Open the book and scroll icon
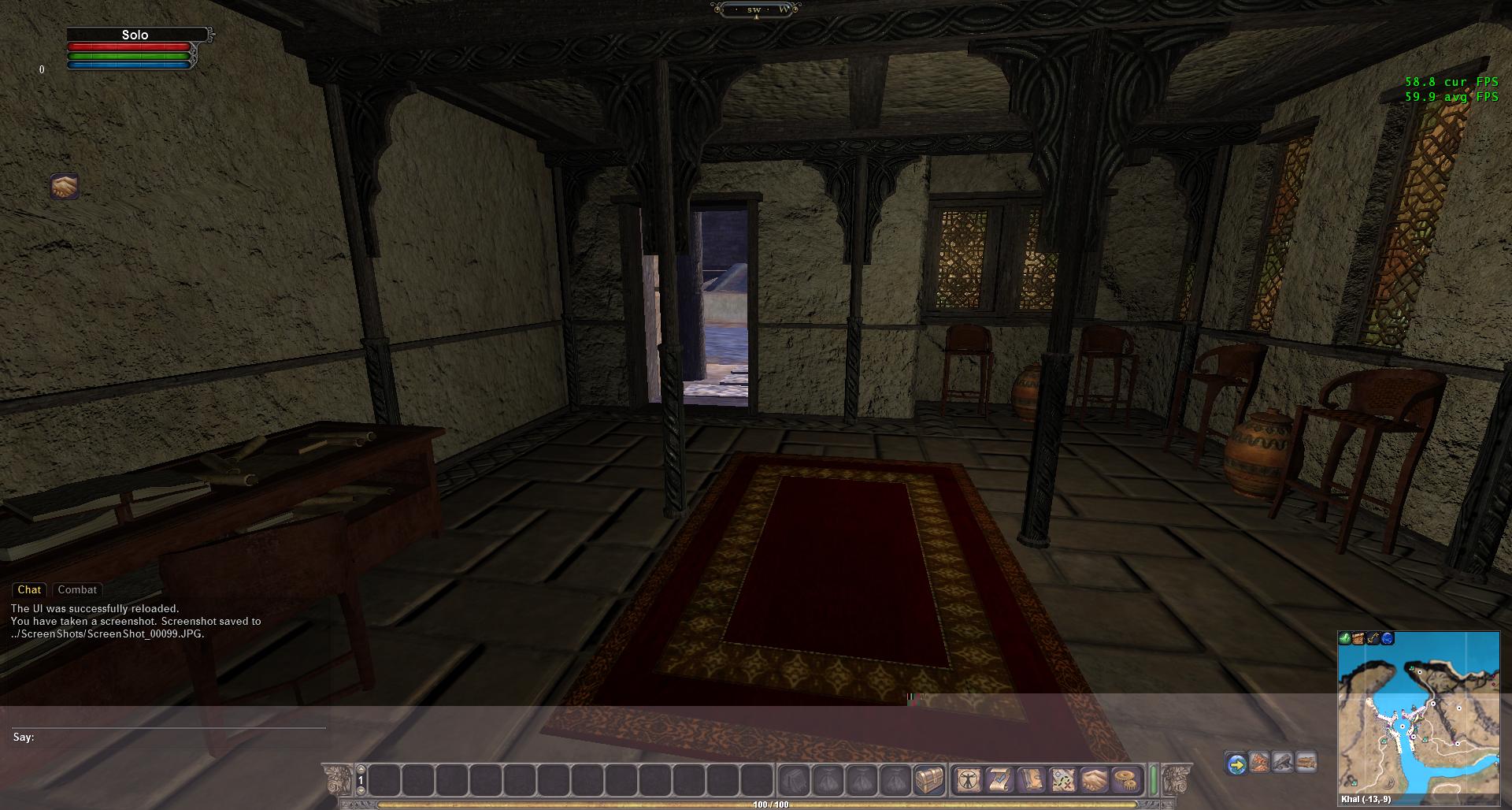1512x810 pixels. point(1032,780)
